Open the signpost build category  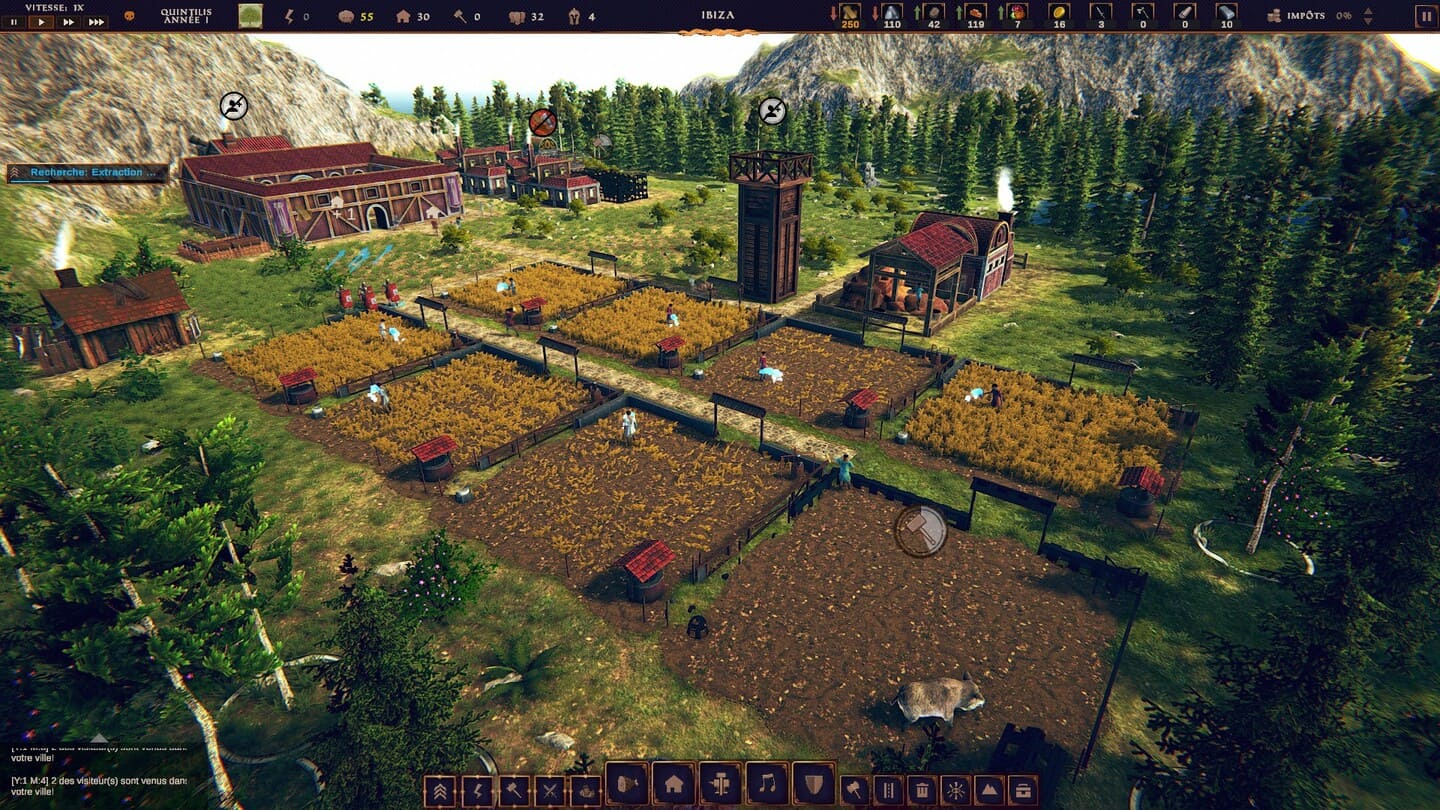pyautogui.click(x=720, y=784)
